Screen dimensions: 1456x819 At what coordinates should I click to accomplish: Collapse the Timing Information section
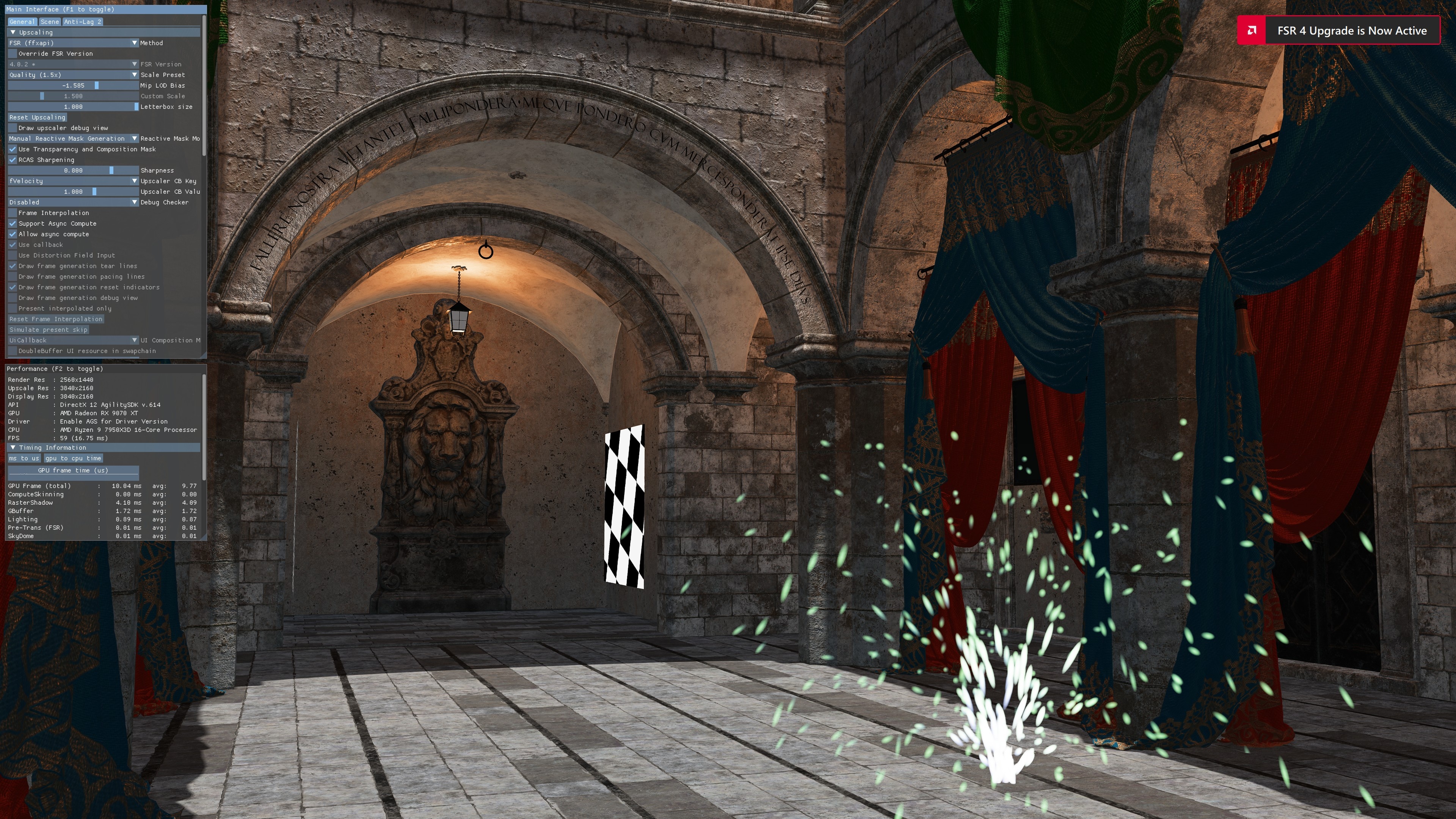14,447
